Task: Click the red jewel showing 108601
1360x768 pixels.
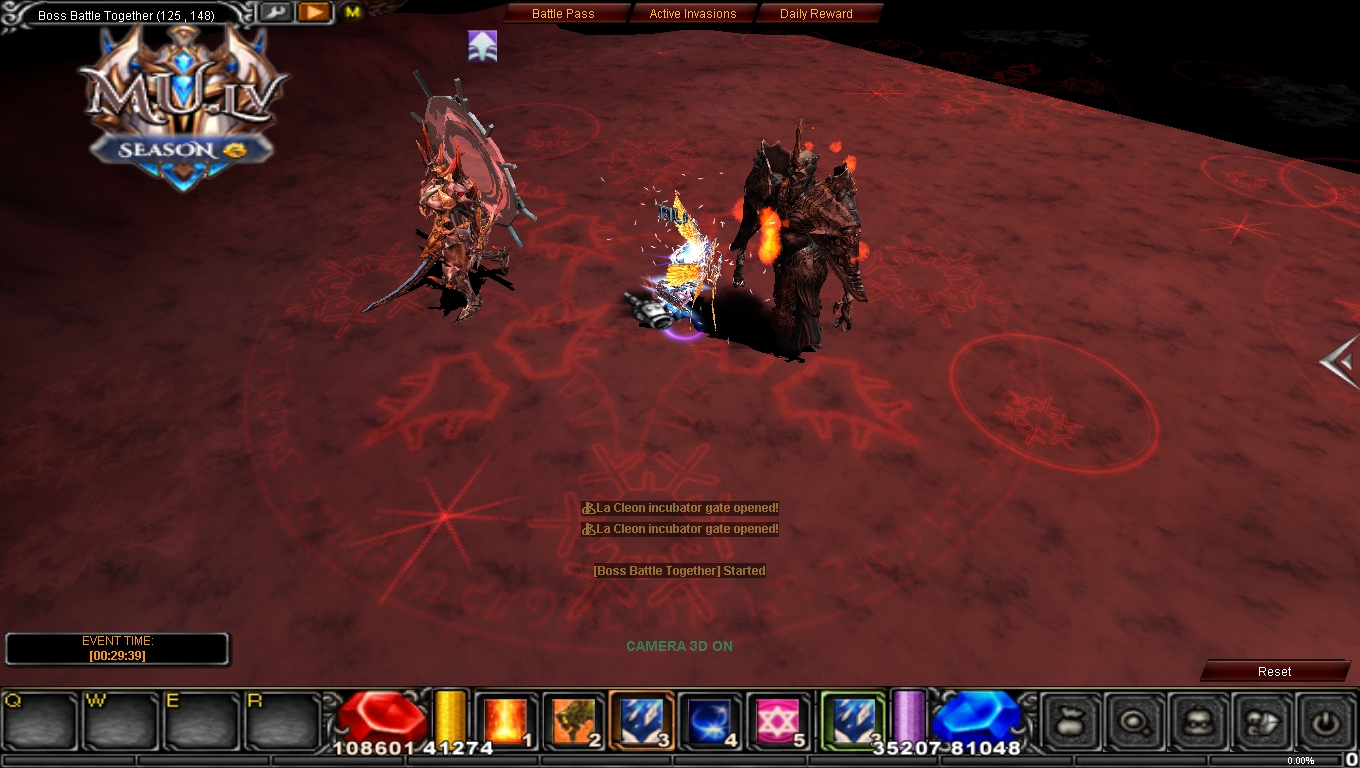Action: (x=385, y=714)
